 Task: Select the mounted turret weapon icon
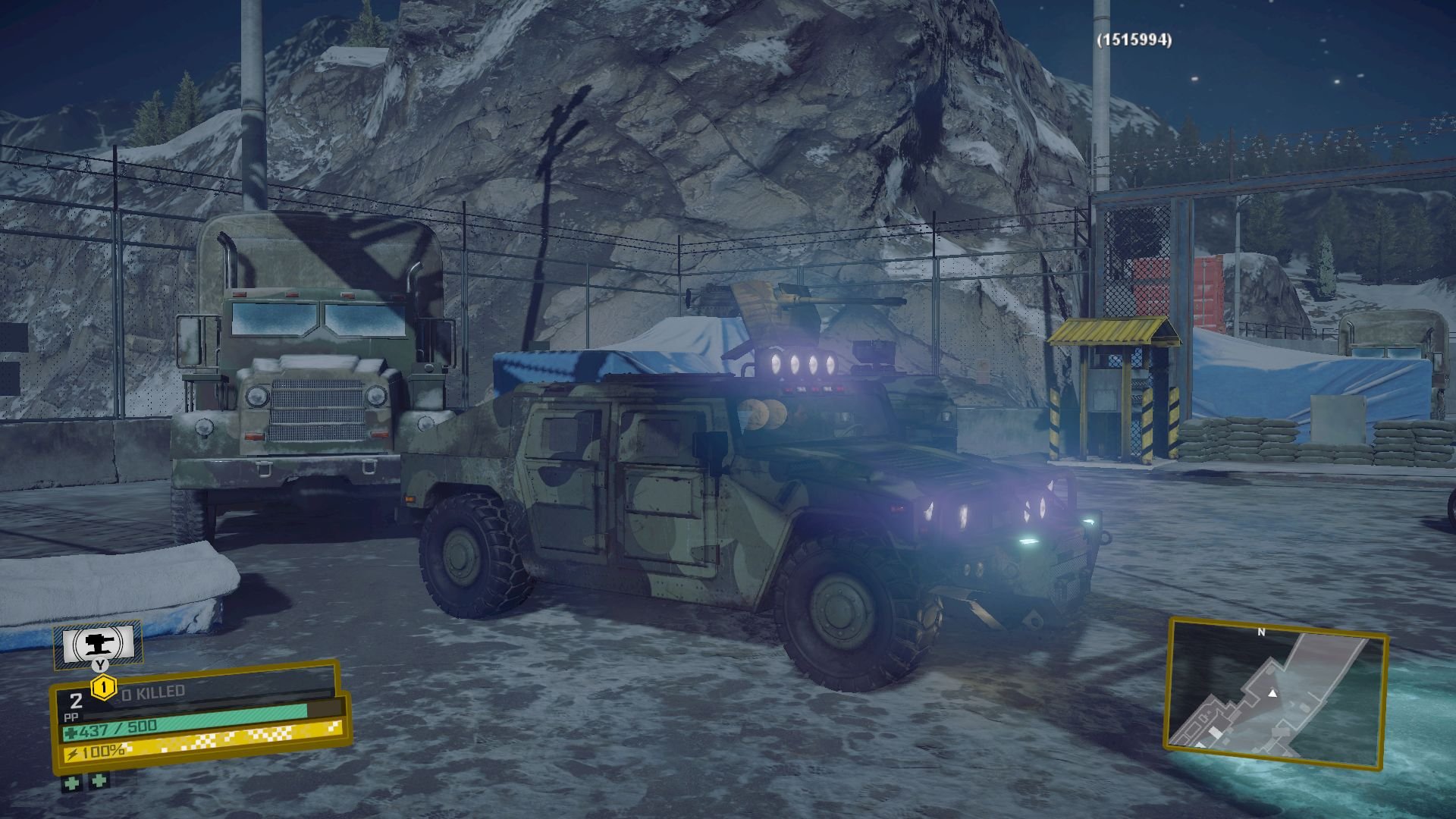98,644
